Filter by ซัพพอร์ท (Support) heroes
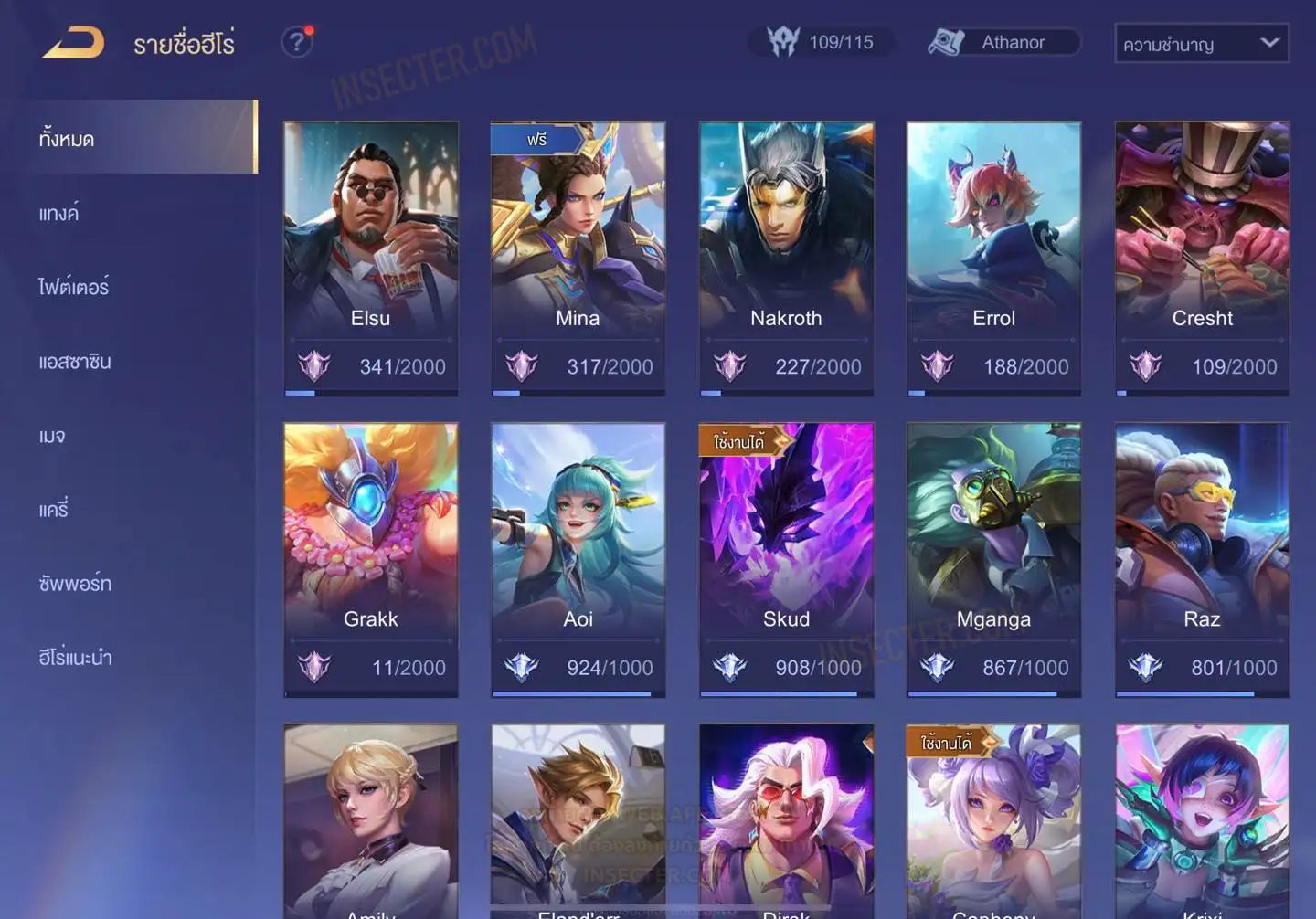 pos(75,584)
